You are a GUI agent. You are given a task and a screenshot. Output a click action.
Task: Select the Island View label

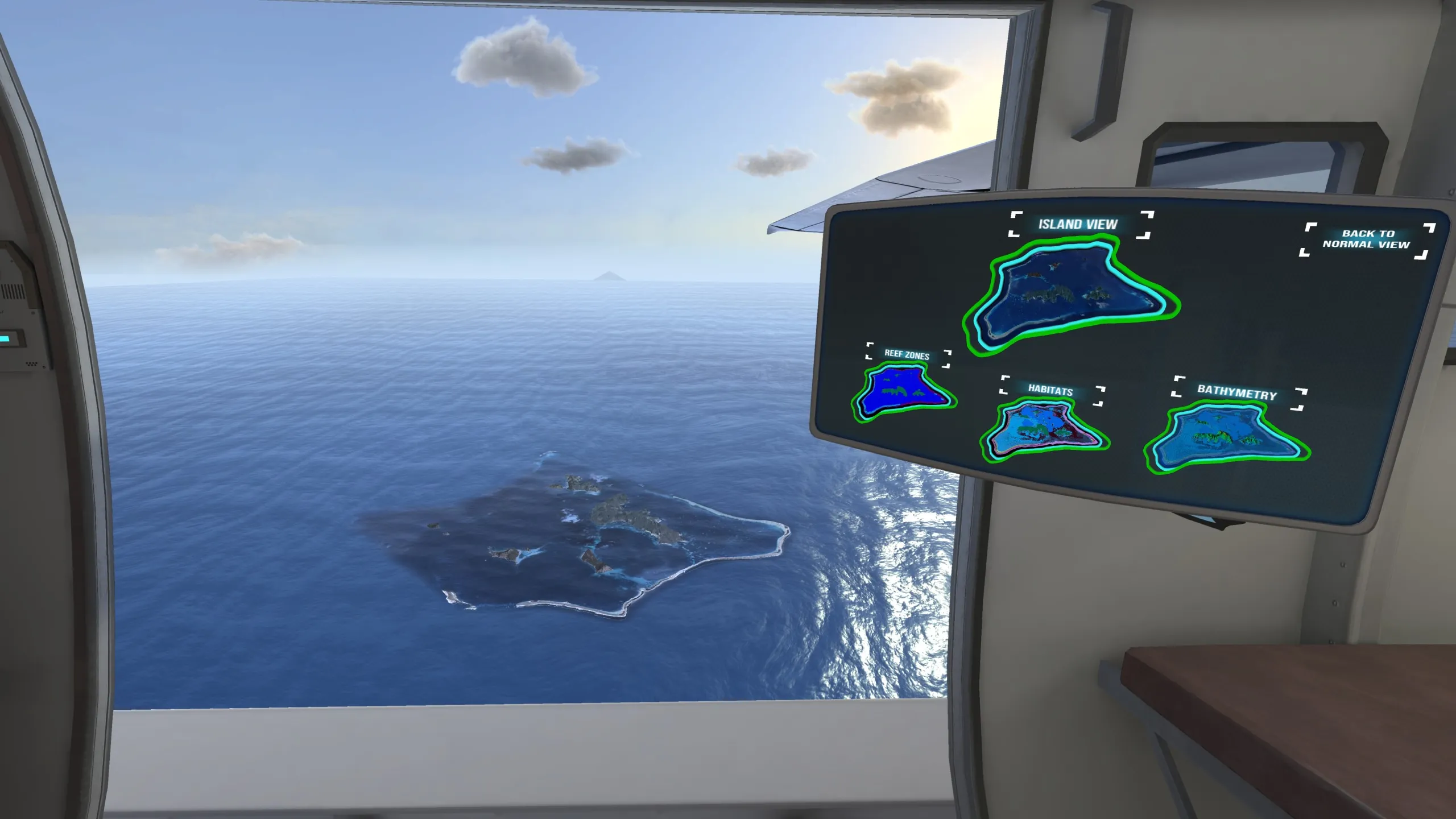pos(1078,224)
